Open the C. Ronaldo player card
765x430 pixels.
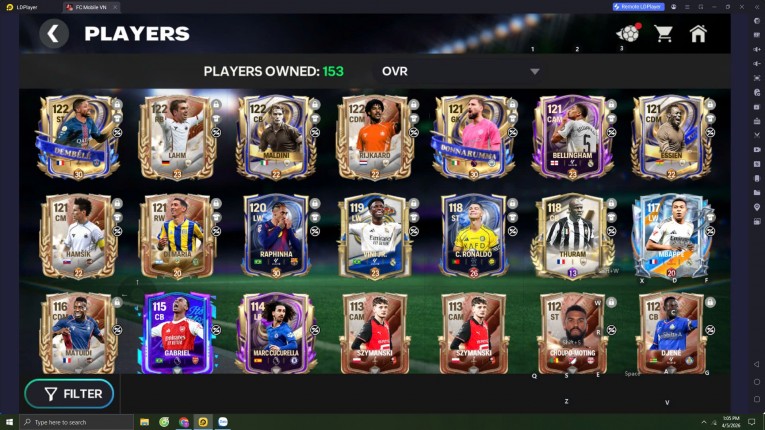472,236
